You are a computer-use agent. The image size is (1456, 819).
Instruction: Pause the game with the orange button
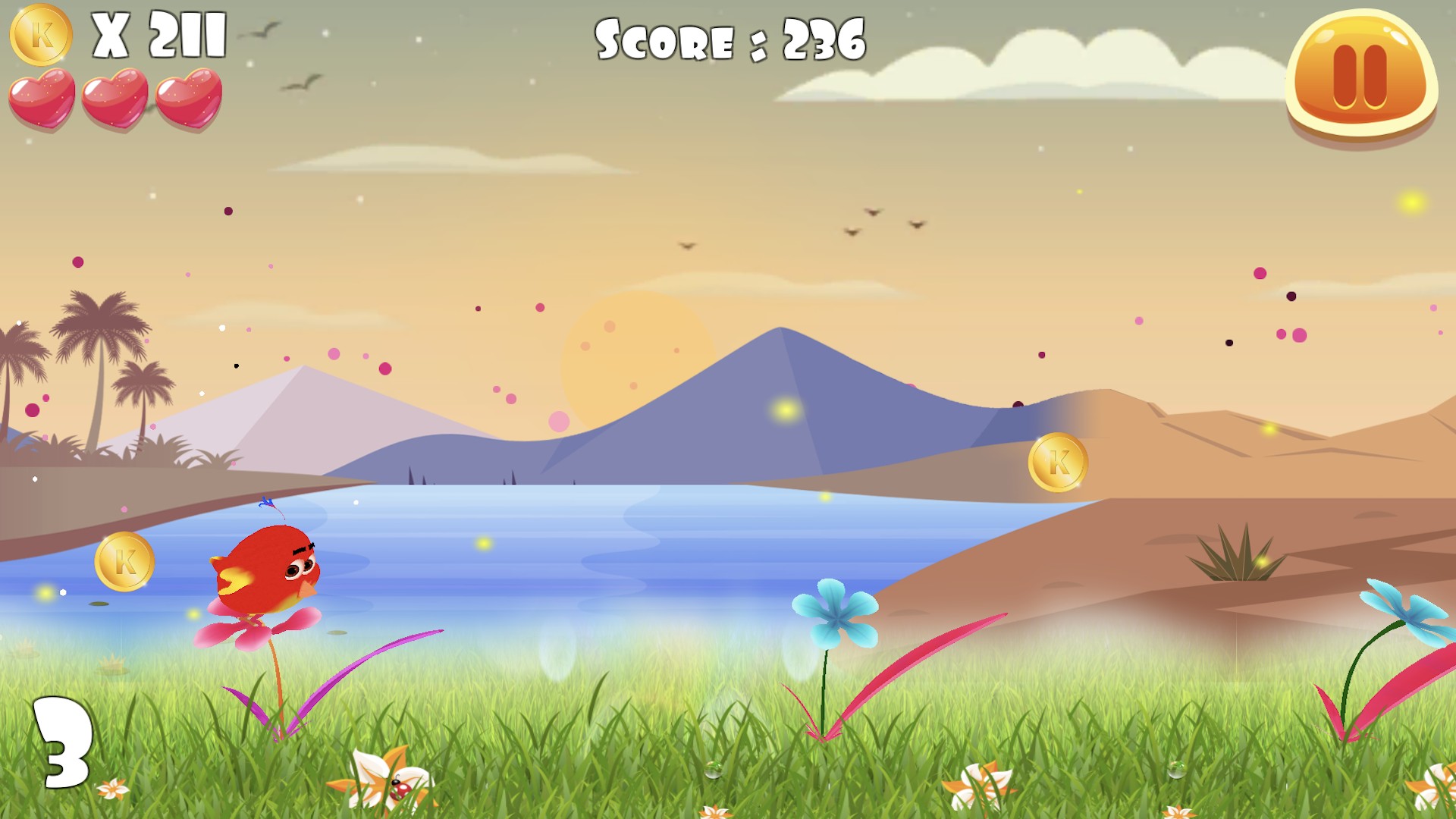pos(1361,76)
